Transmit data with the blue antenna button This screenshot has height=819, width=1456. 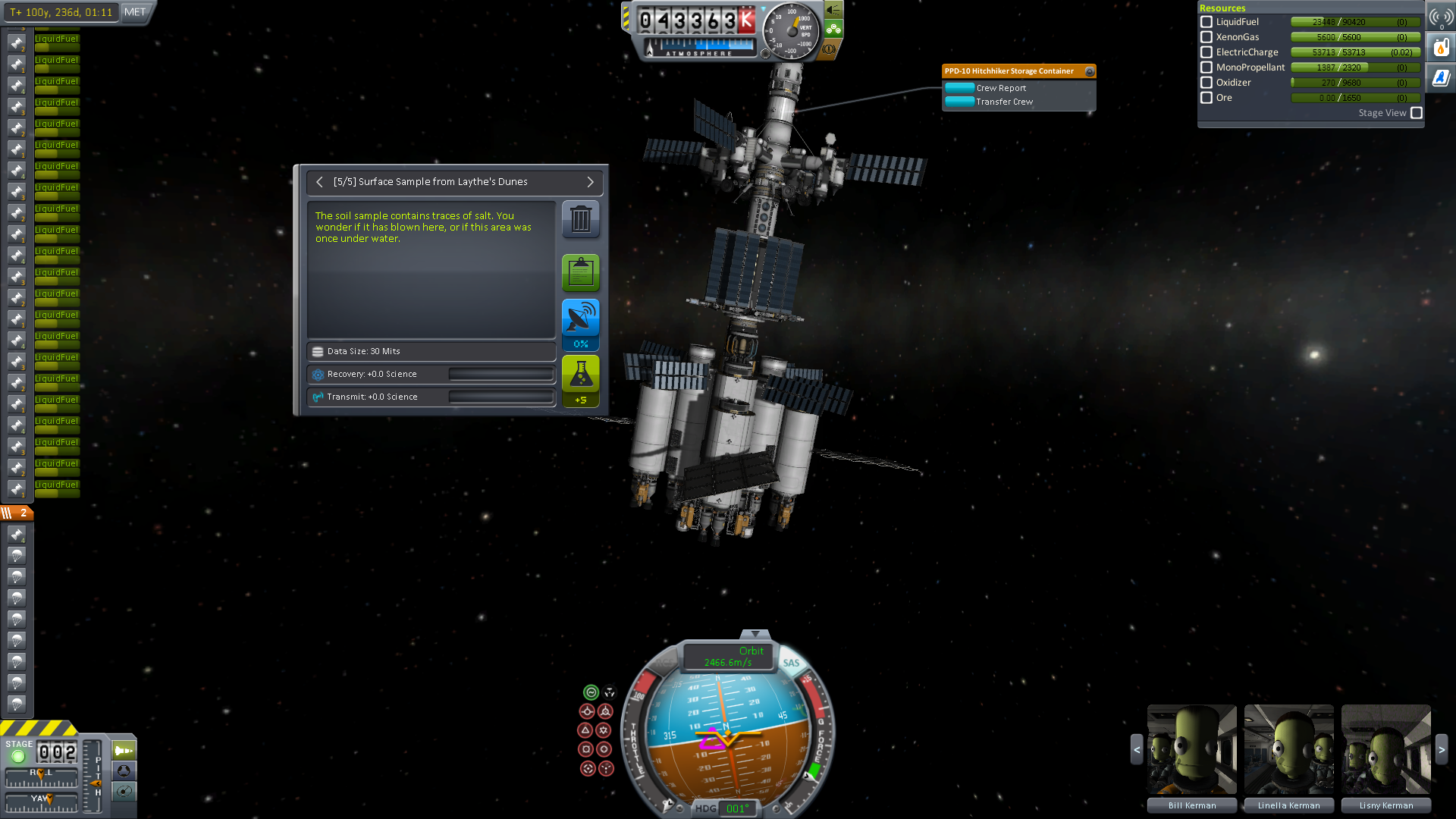click(x=580, y=318)
